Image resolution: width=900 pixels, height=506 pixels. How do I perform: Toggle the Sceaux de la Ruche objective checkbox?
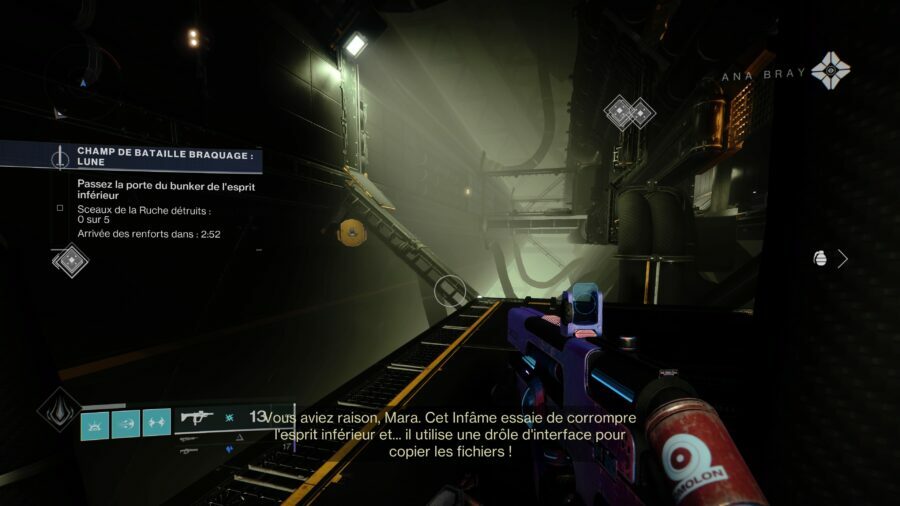click(x=60, y=209)
